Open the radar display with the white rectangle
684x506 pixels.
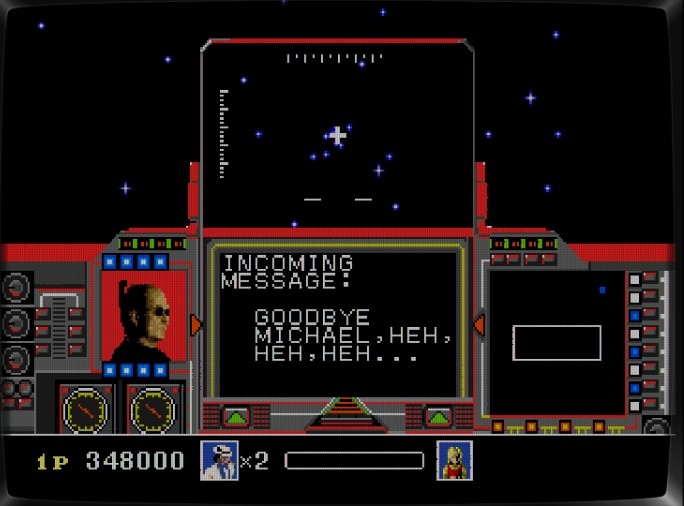555,342
